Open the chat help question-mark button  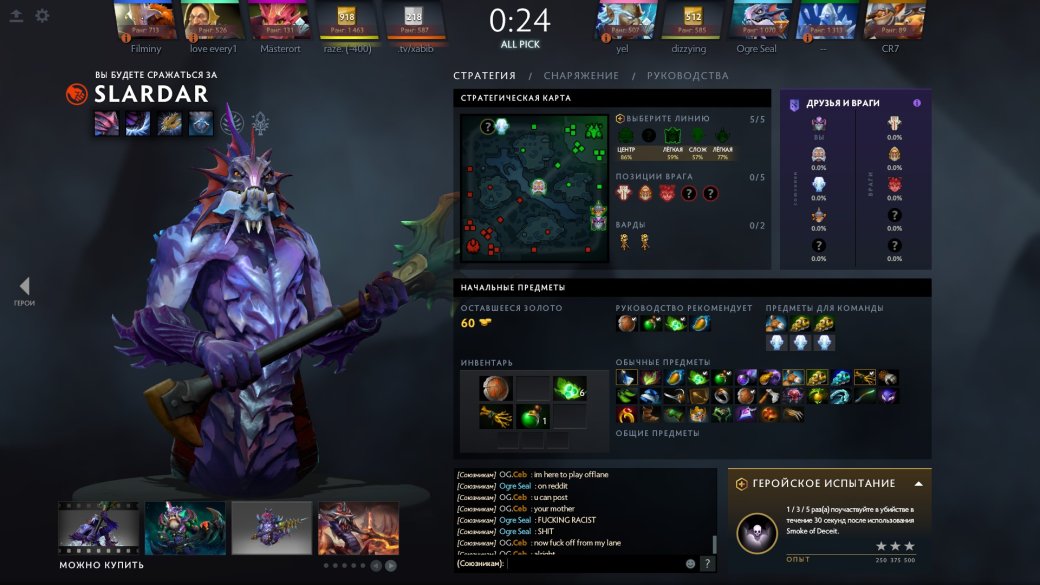[x=707, y=564]
